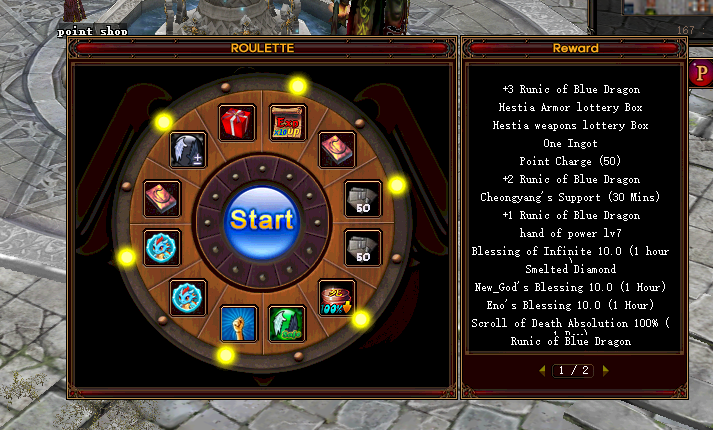Select the 100% death absolution scroll icon
This screenshot has width=713, height=430.
[336, 298]
